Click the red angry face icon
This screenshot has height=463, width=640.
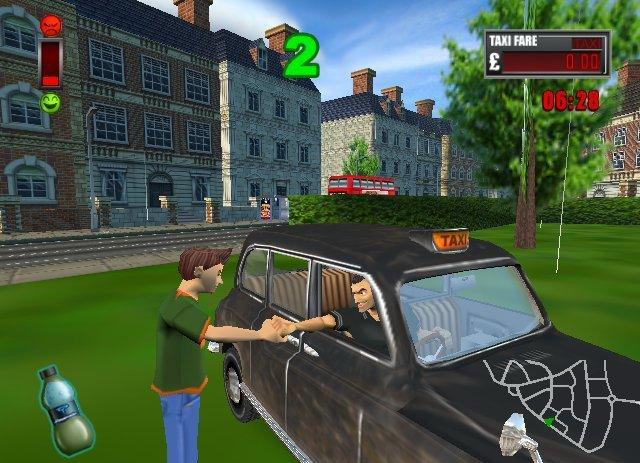pyautogui.click(x=51, y=24)
